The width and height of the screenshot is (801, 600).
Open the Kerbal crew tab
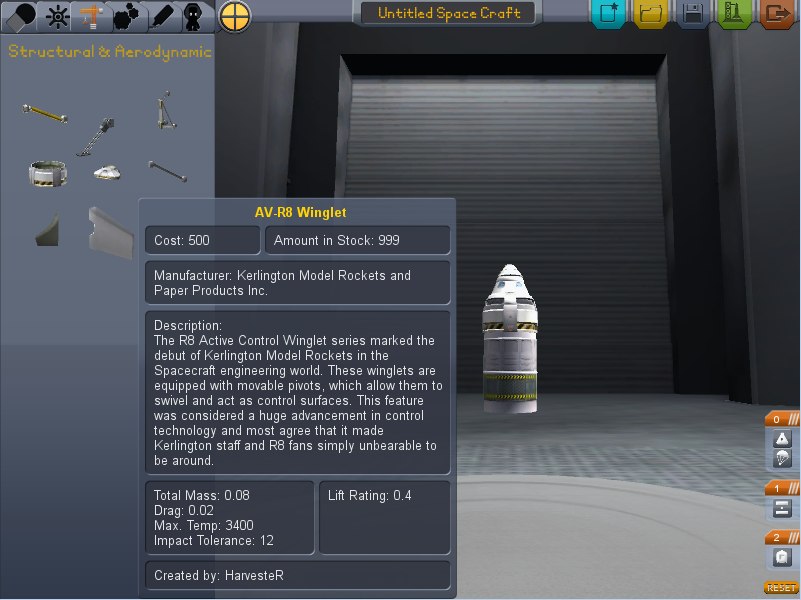pos(194,16)
